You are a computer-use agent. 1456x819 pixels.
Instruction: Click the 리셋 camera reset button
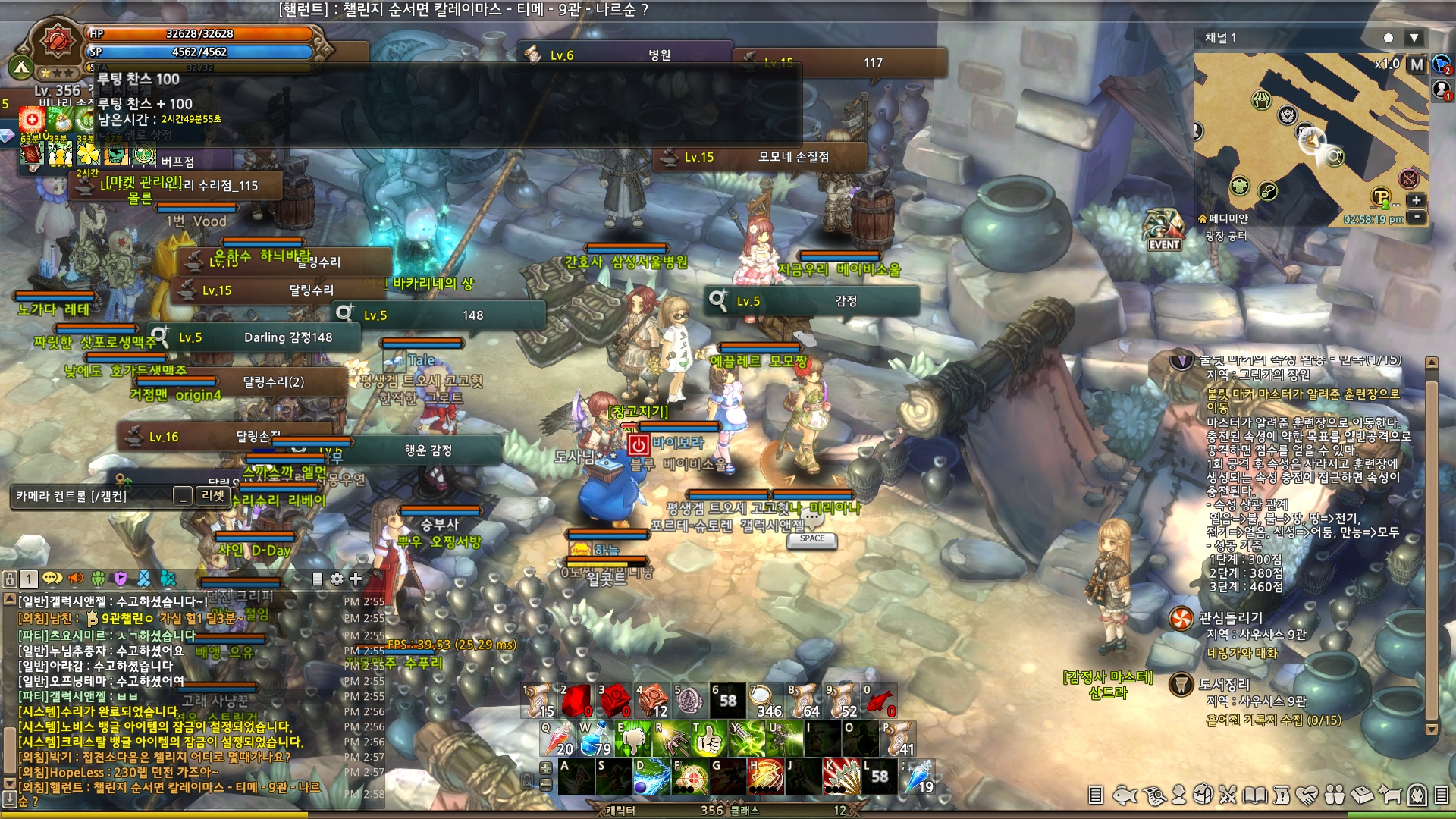pos(212,496)
